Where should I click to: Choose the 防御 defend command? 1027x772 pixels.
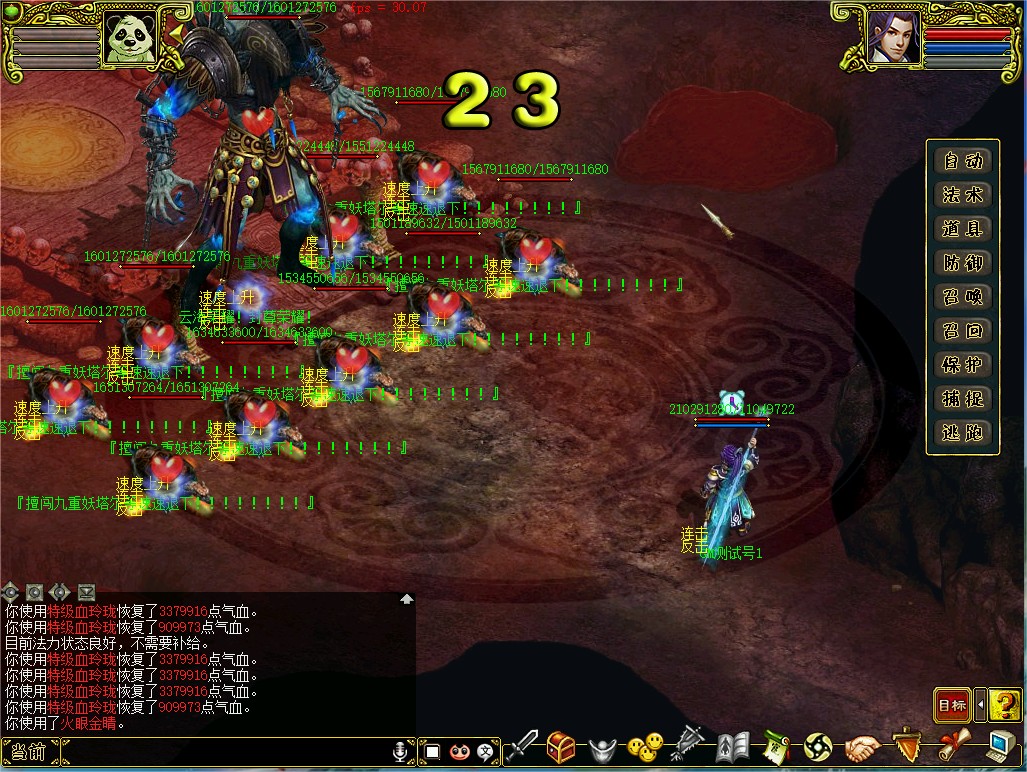[962, 264]
